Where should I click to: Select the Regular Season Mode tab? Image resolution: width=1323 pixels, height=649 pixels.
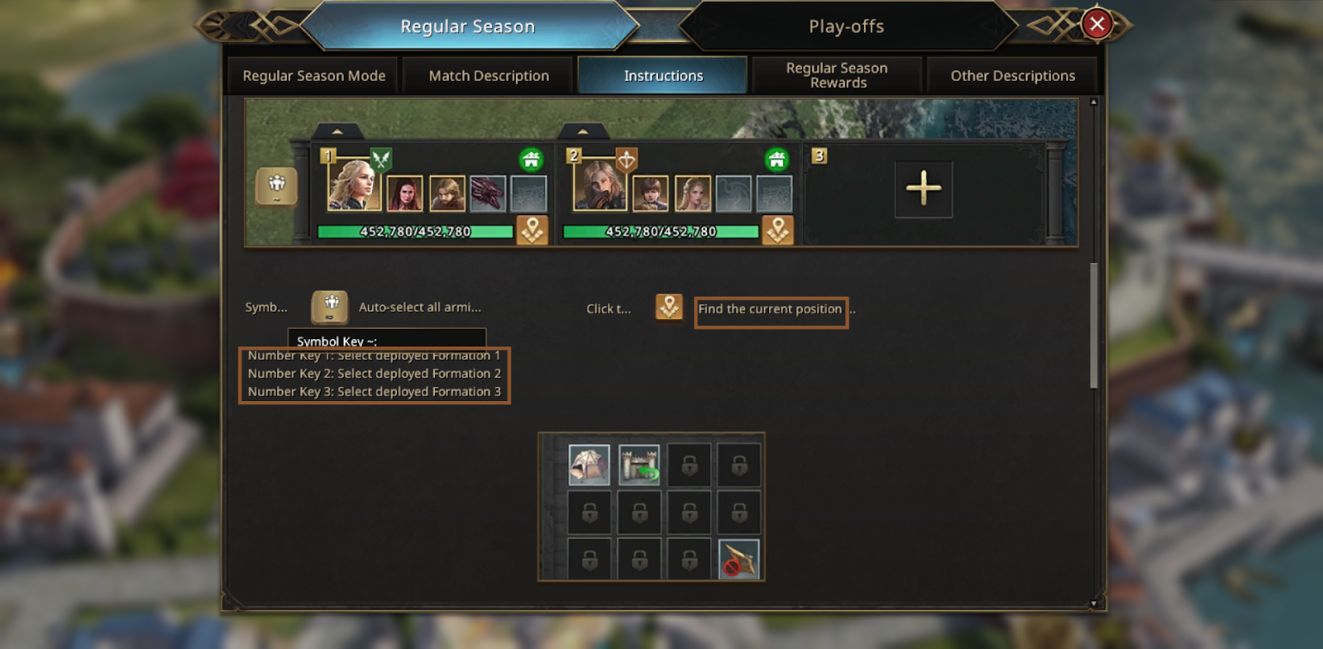314,76
